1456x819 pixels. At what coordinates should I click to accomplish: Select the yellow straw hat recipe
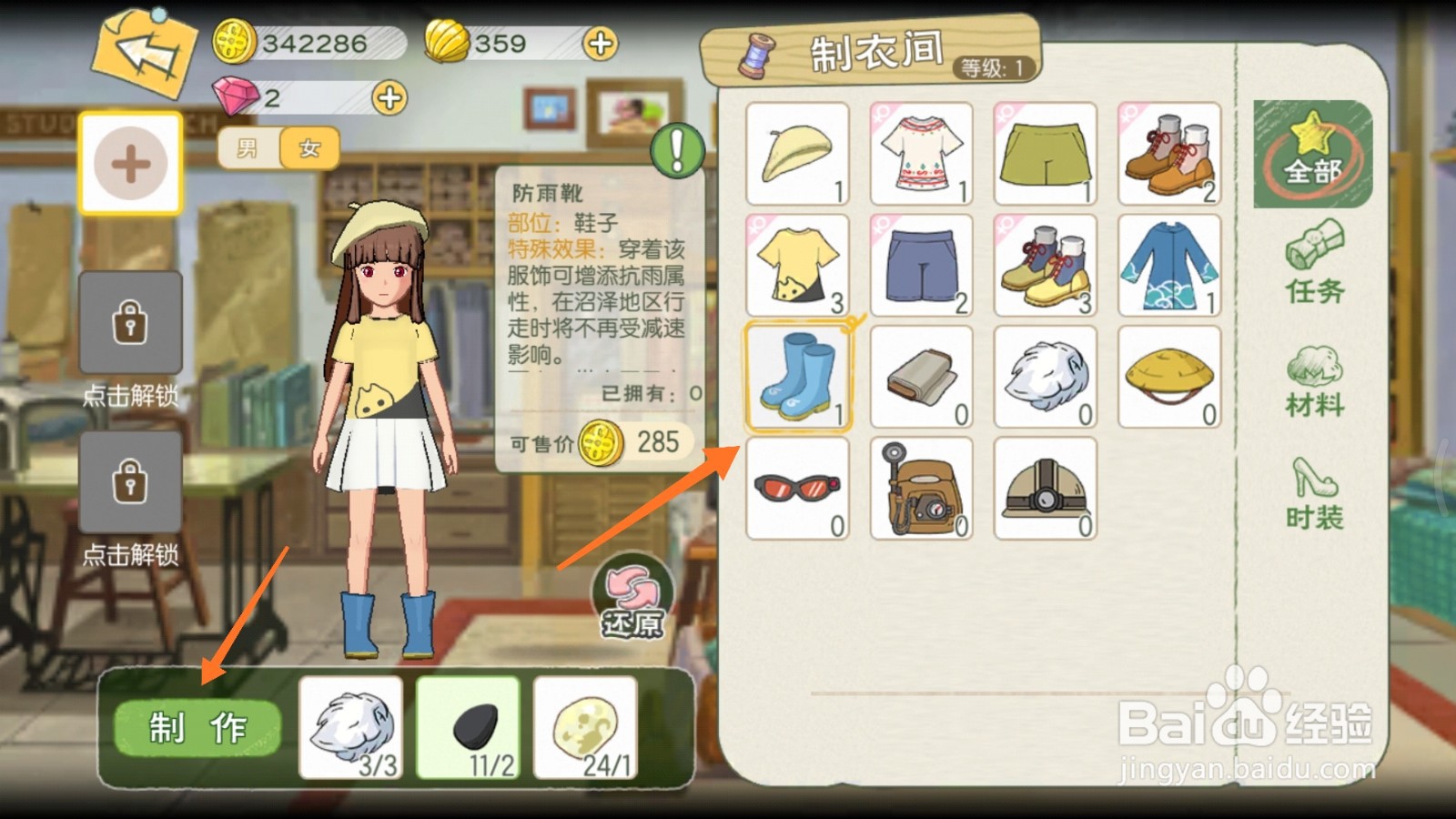(1169, 376)
